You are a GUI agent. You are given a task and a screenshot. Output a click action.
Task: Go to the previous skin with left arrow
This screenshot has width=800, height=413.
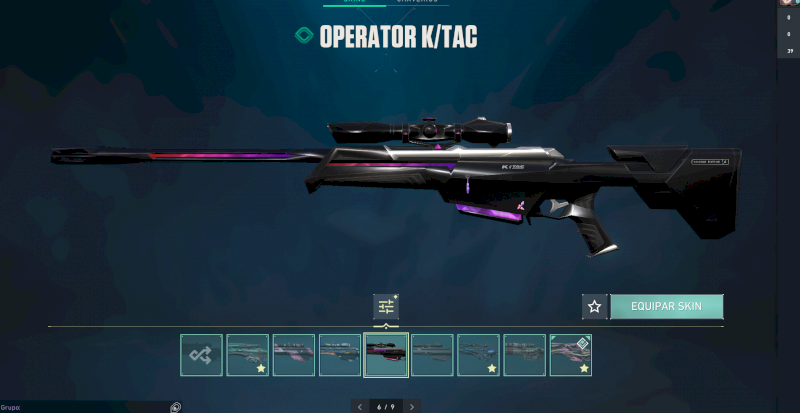point(360,407)
